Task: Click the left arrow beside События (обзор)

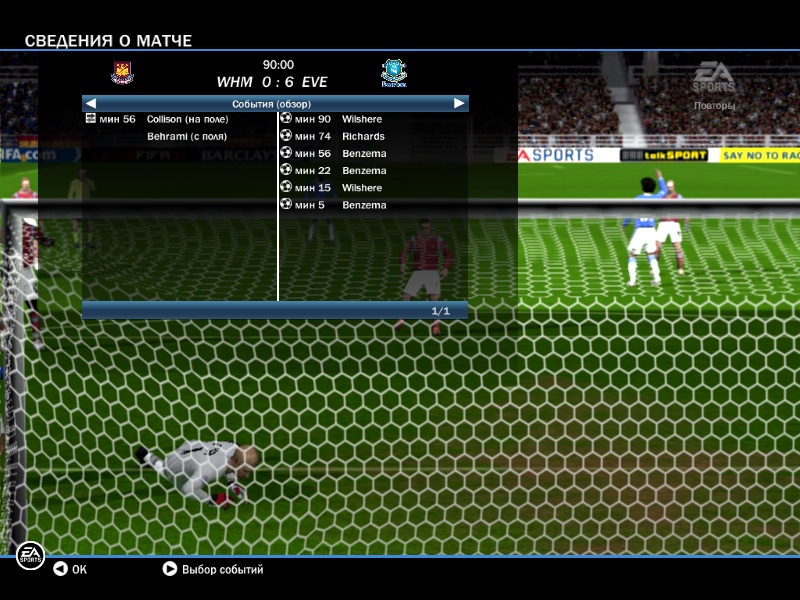Action: [x=91, y=103]
